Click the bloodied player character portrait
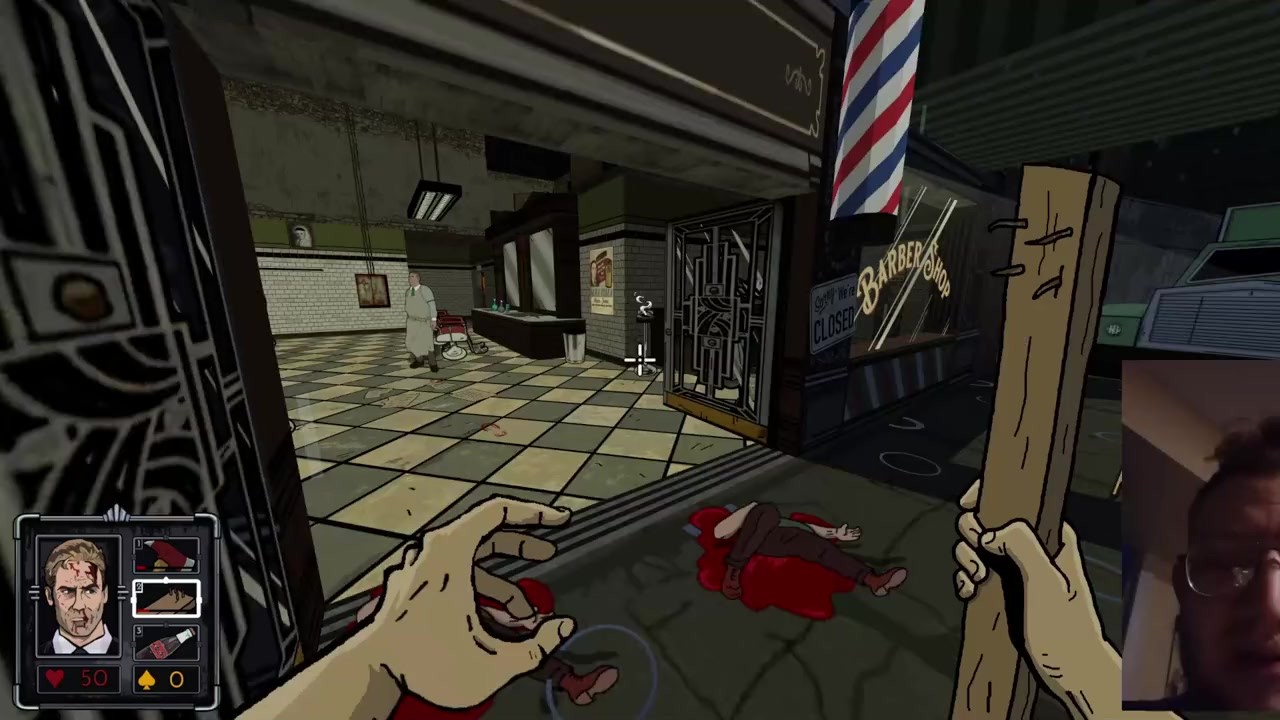Screen dimensions: 1280x720 tap(79, 597)
